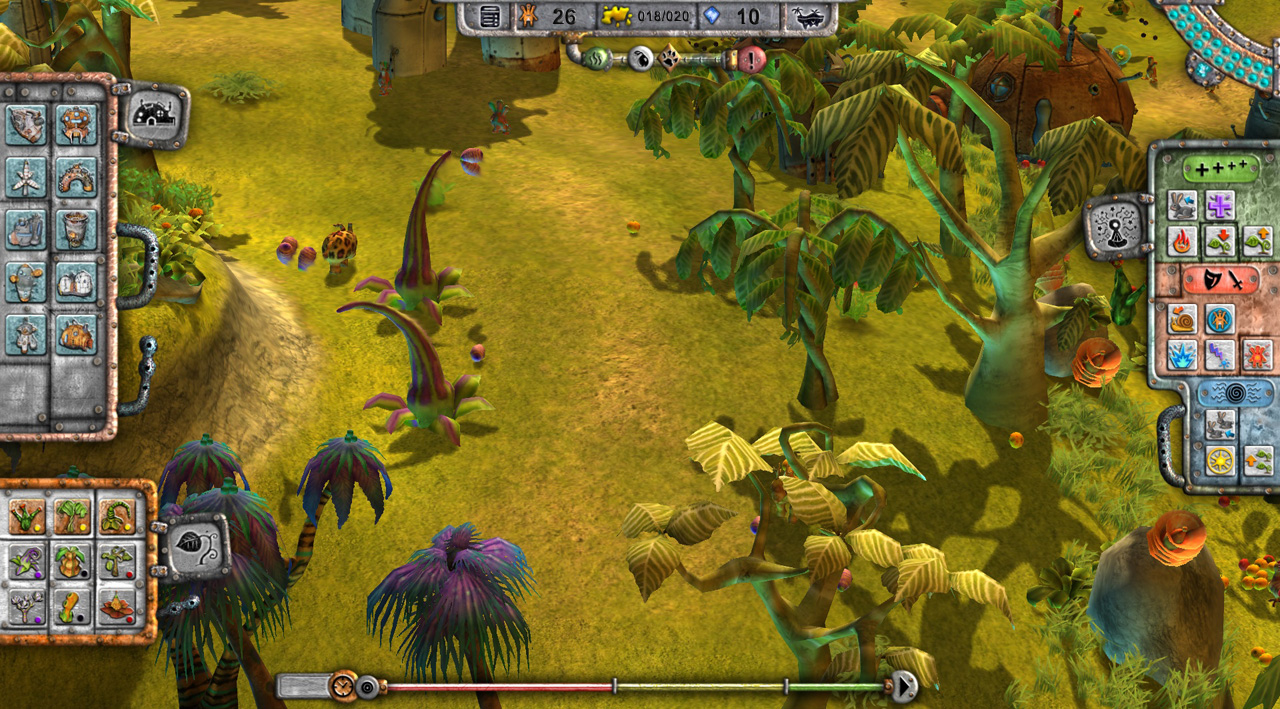Cast the blue ice crystal spell

click(1182, 354)
